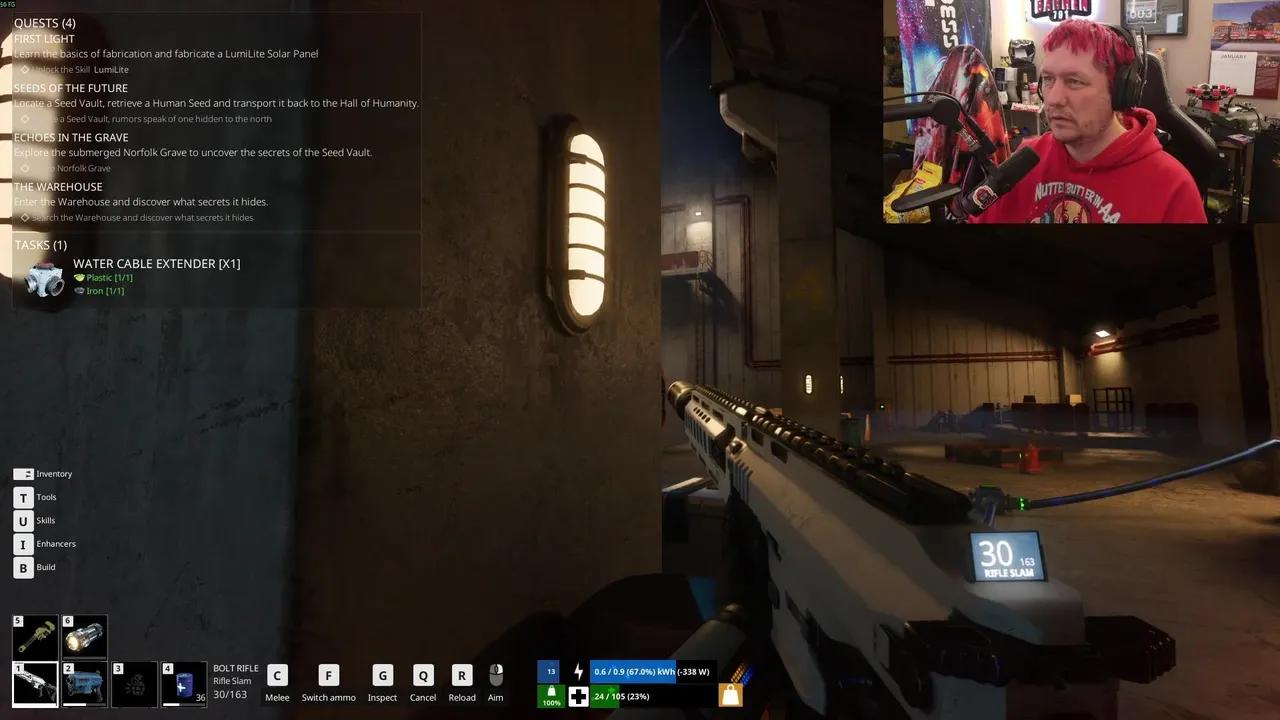Click the white Aim mouse icon
The width and height of the screenshot is (1280, 720).
click(x=495, y=673)
